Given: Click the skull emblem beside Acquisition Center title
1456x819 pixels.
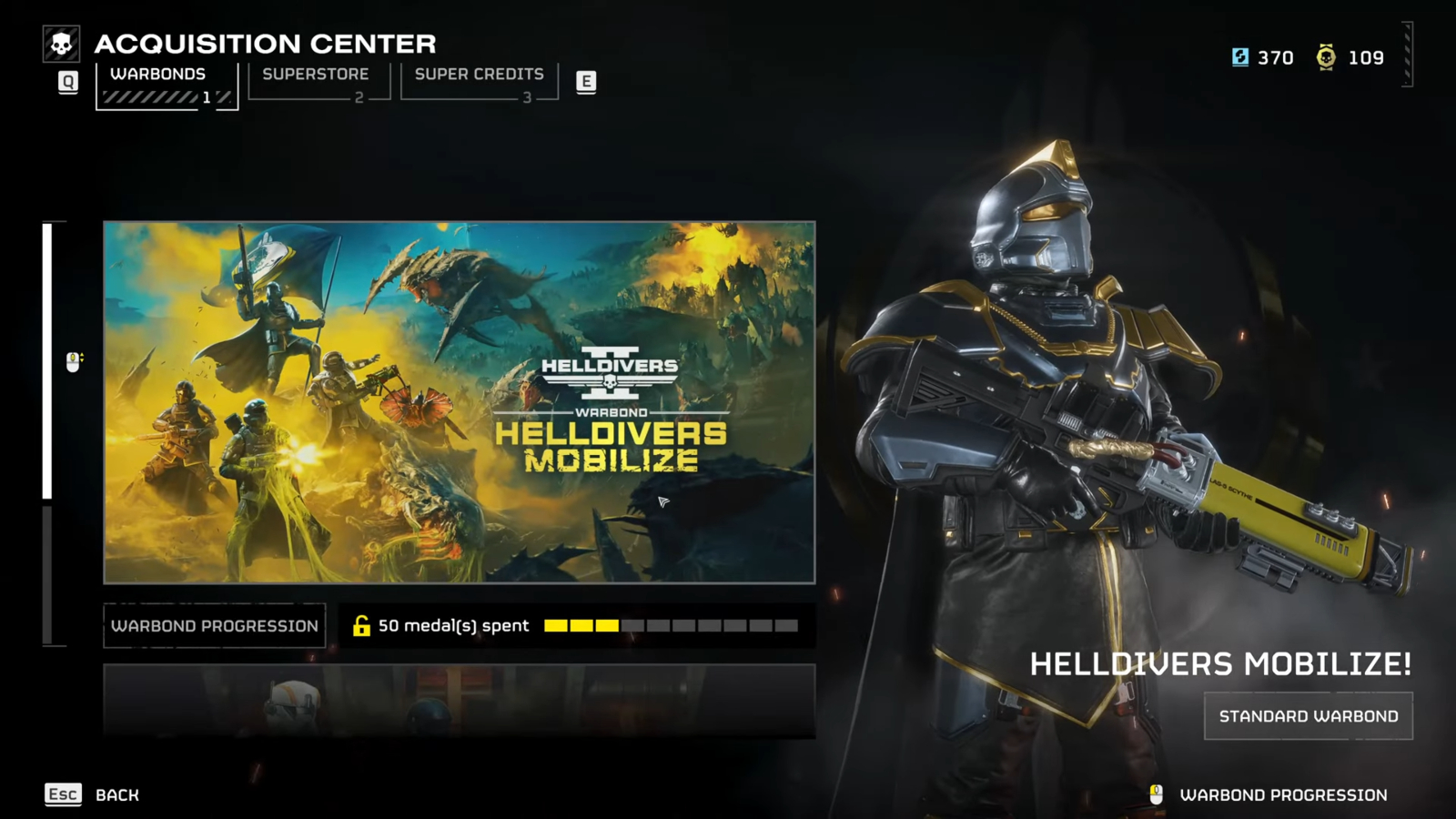Looking at the screenshot, I should click(x=60, y=43).
